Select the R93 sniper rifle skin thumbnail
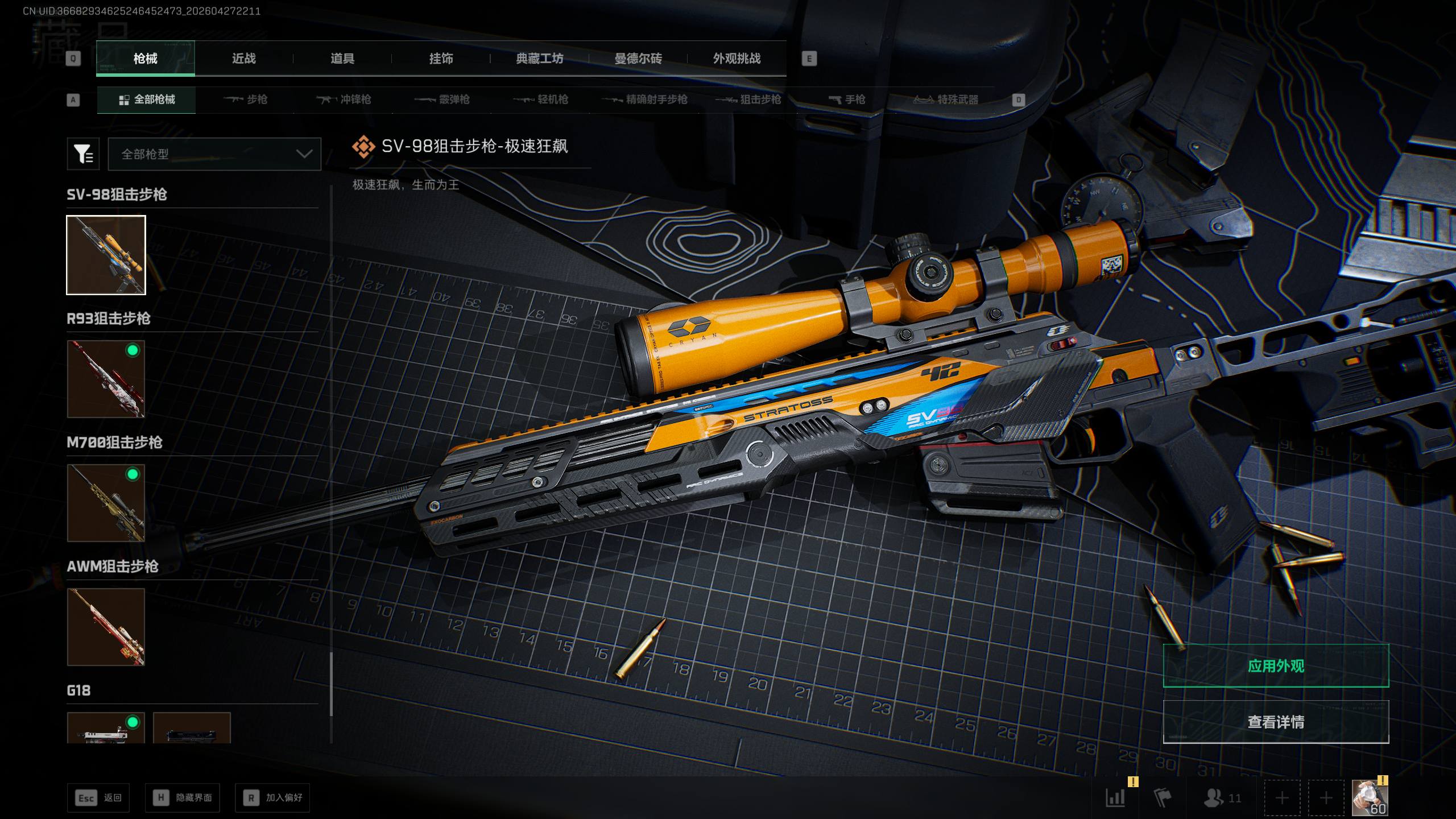Viewport: 1456px width, 819px height. (106, 379)
